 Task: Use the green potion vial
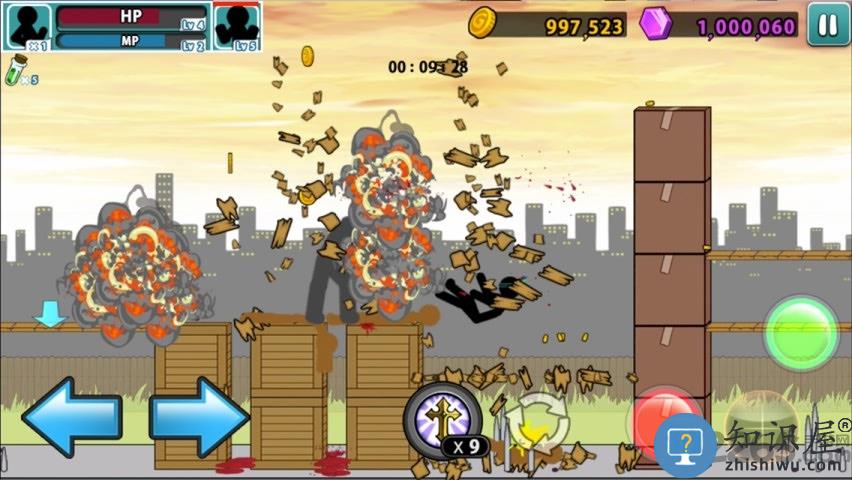tap(16, 70)
